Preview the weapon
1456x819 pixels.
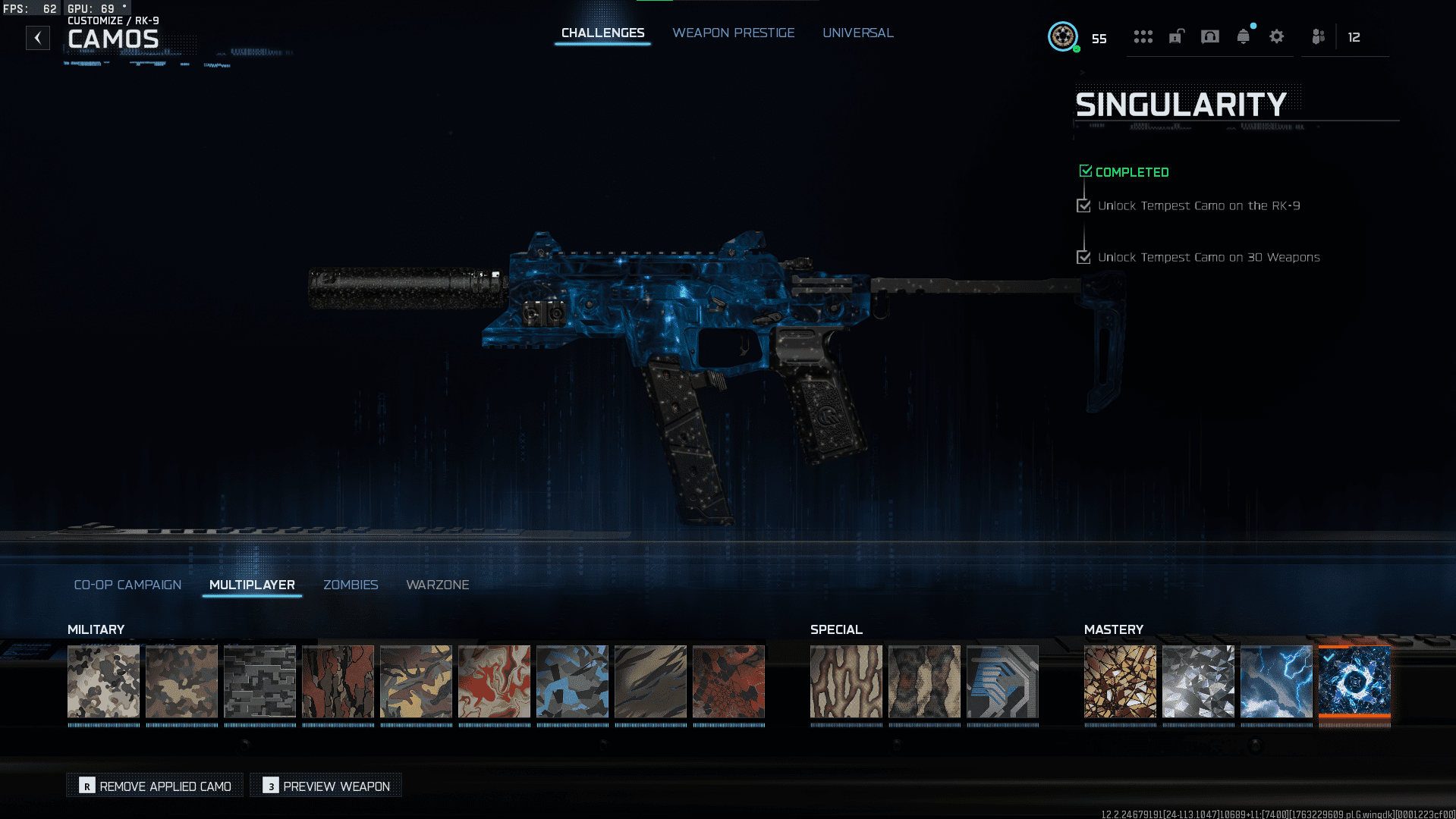point(327,786)
